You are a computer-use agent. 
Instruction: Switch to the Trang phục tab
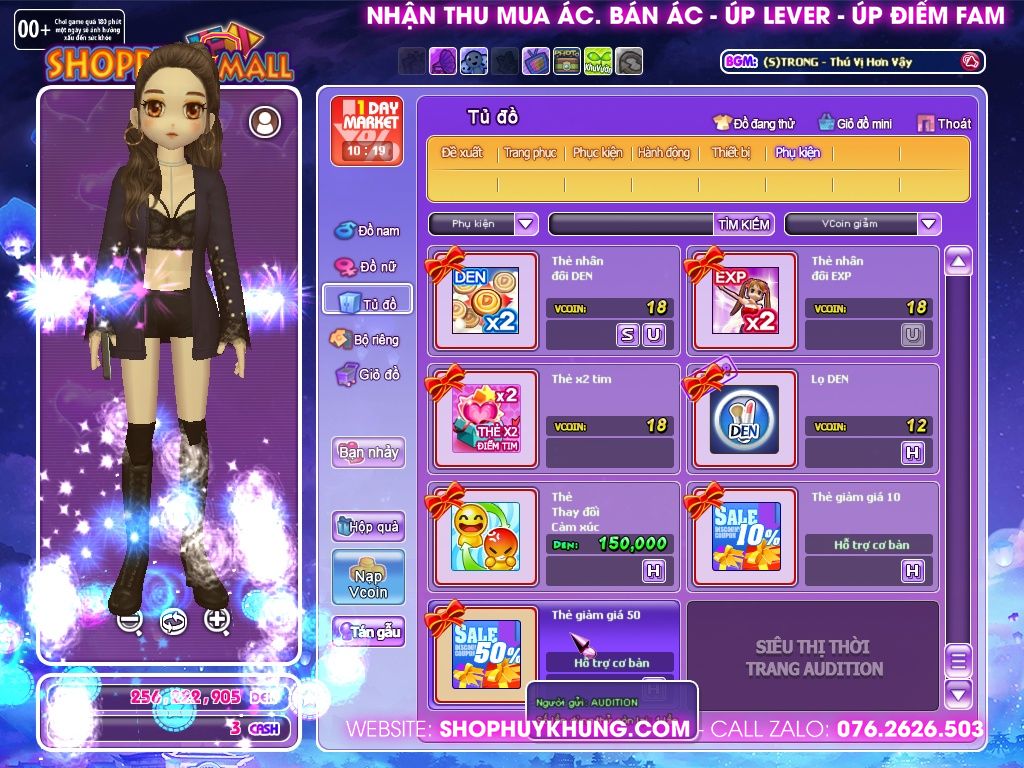[530, 153]
